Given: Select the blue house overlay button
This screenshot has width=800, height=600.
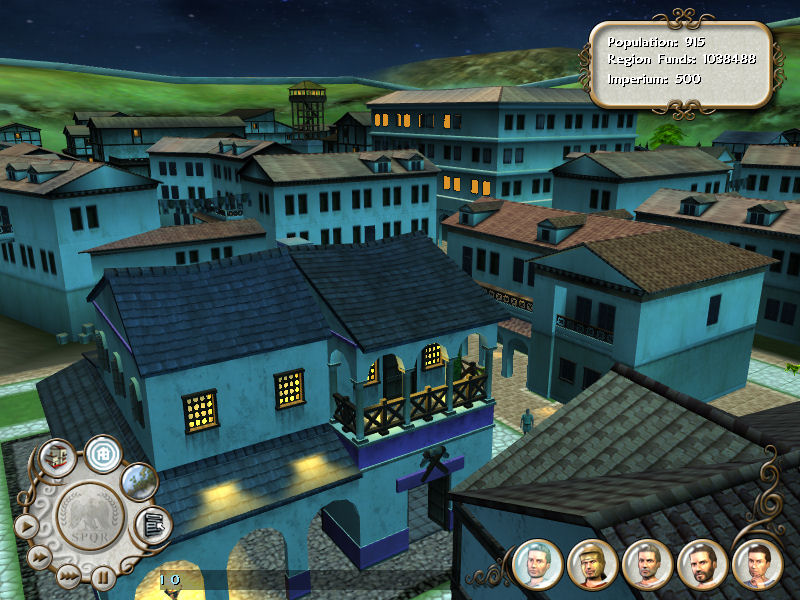Looking at the screenshot, I should (102, 455).
